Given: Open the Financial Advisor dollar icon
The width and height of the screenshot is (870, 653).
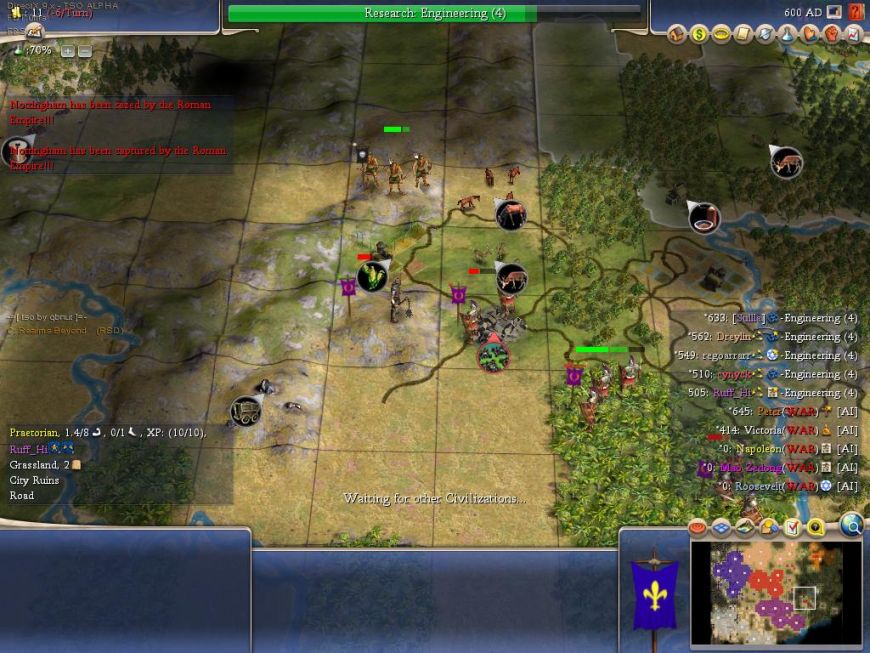Looking at the screenshot, I should pyautogui.click(x=699, y=35).
